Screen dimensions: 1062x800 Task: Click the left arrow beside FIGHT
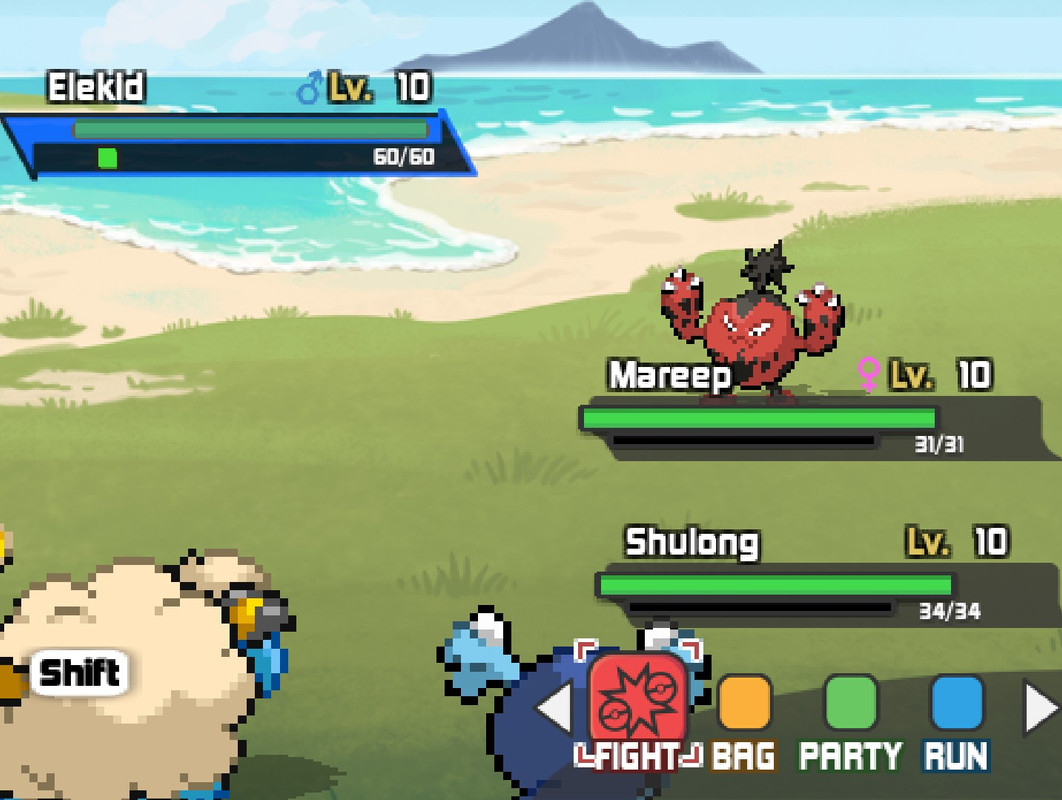(553, 708)
